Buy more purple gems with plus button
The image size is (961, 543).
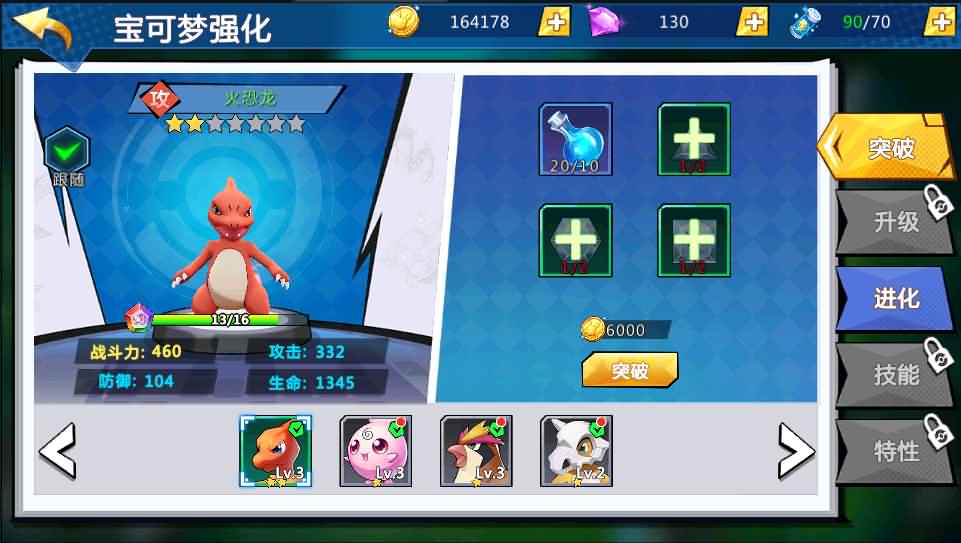point(752,21)
